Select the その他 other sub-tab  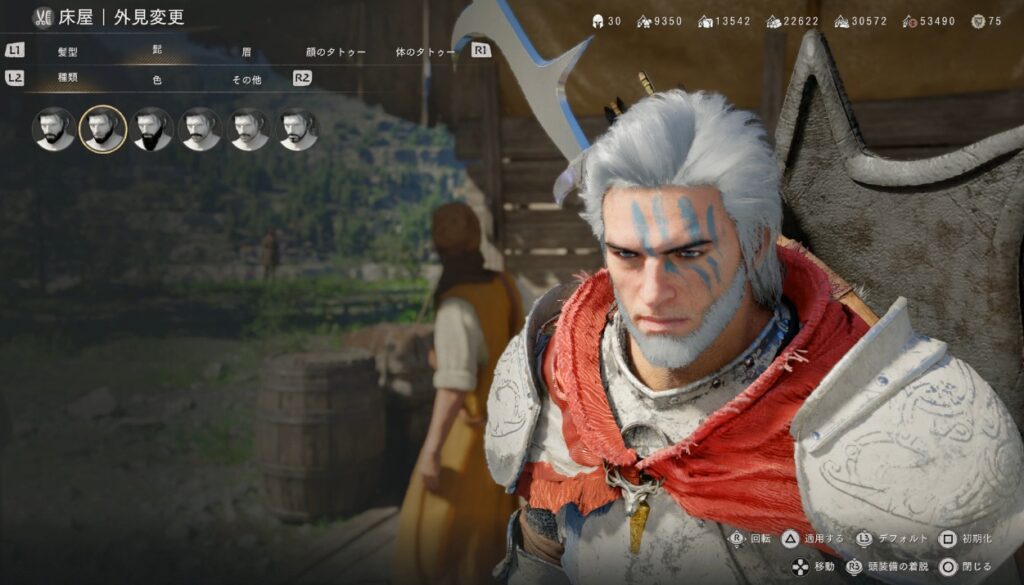point(246,79)
